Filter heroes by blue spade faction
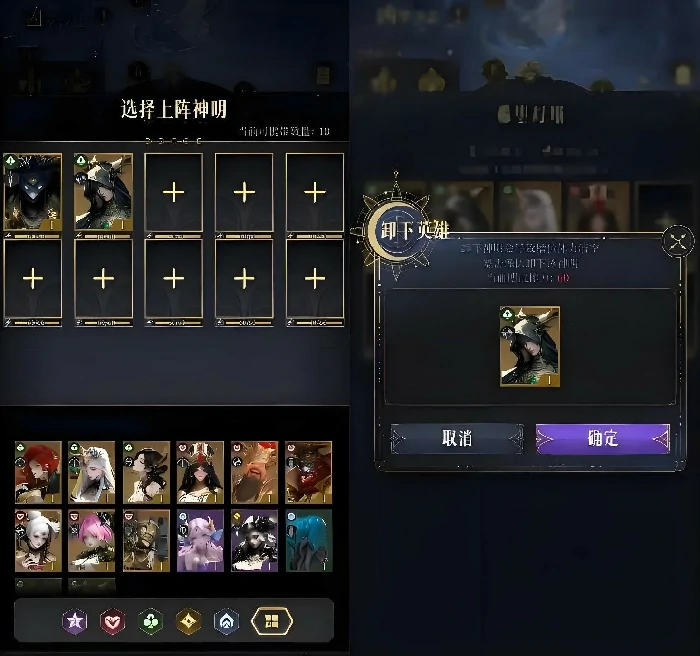 227,622
